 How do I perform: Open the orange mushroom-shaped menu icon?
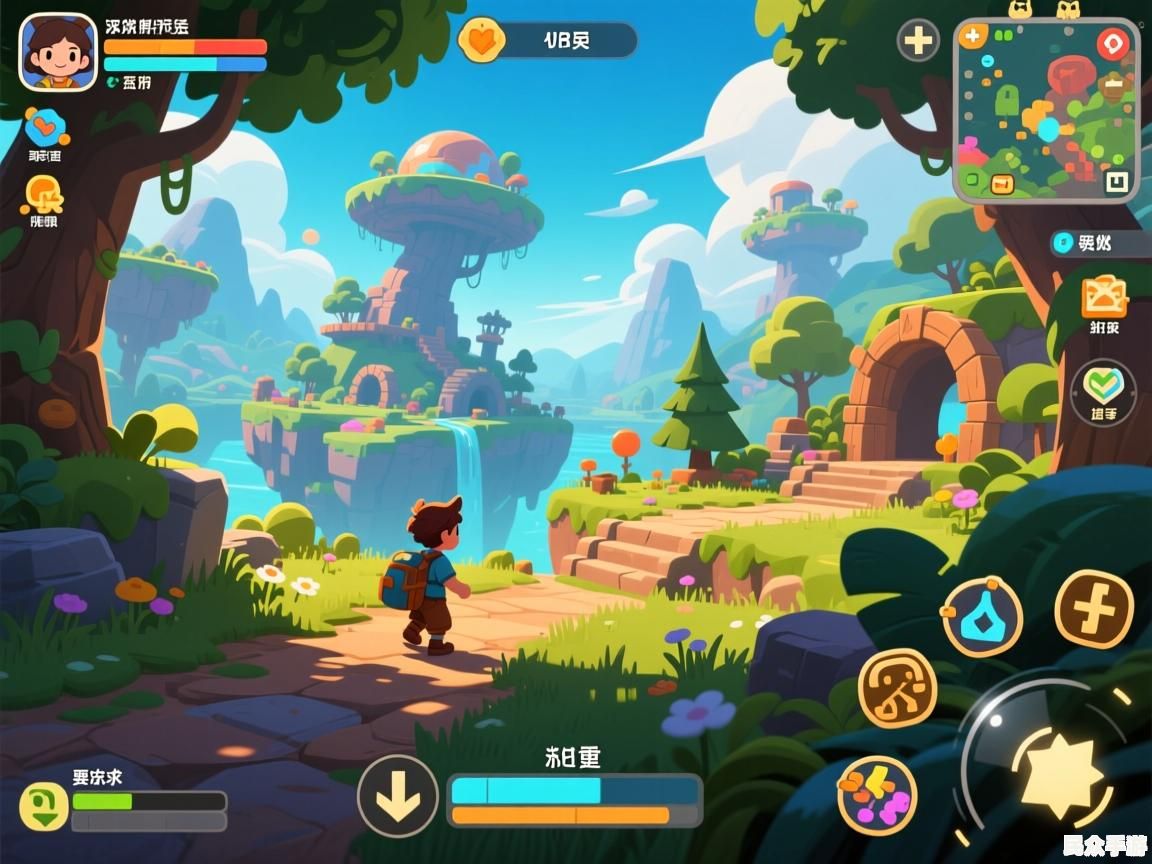pos(43,196)
